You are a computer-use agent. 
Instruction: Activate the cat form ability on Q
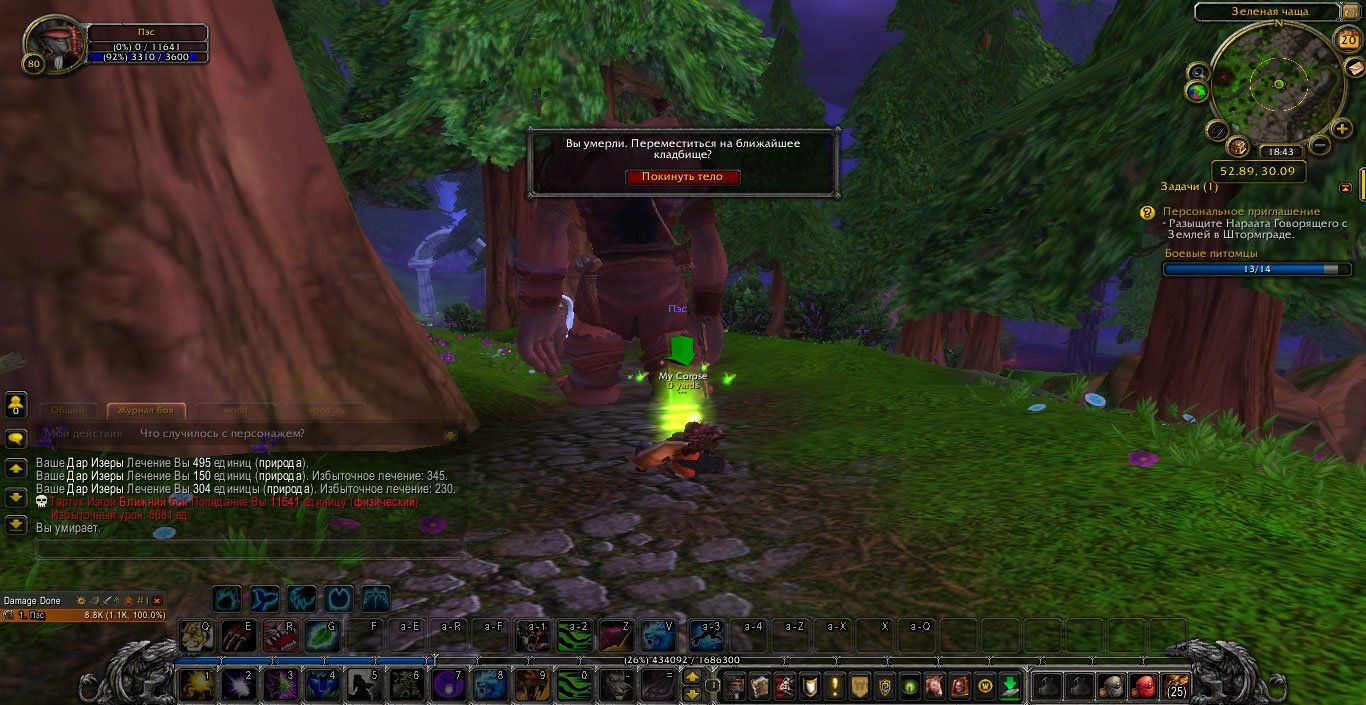point(196,635)
